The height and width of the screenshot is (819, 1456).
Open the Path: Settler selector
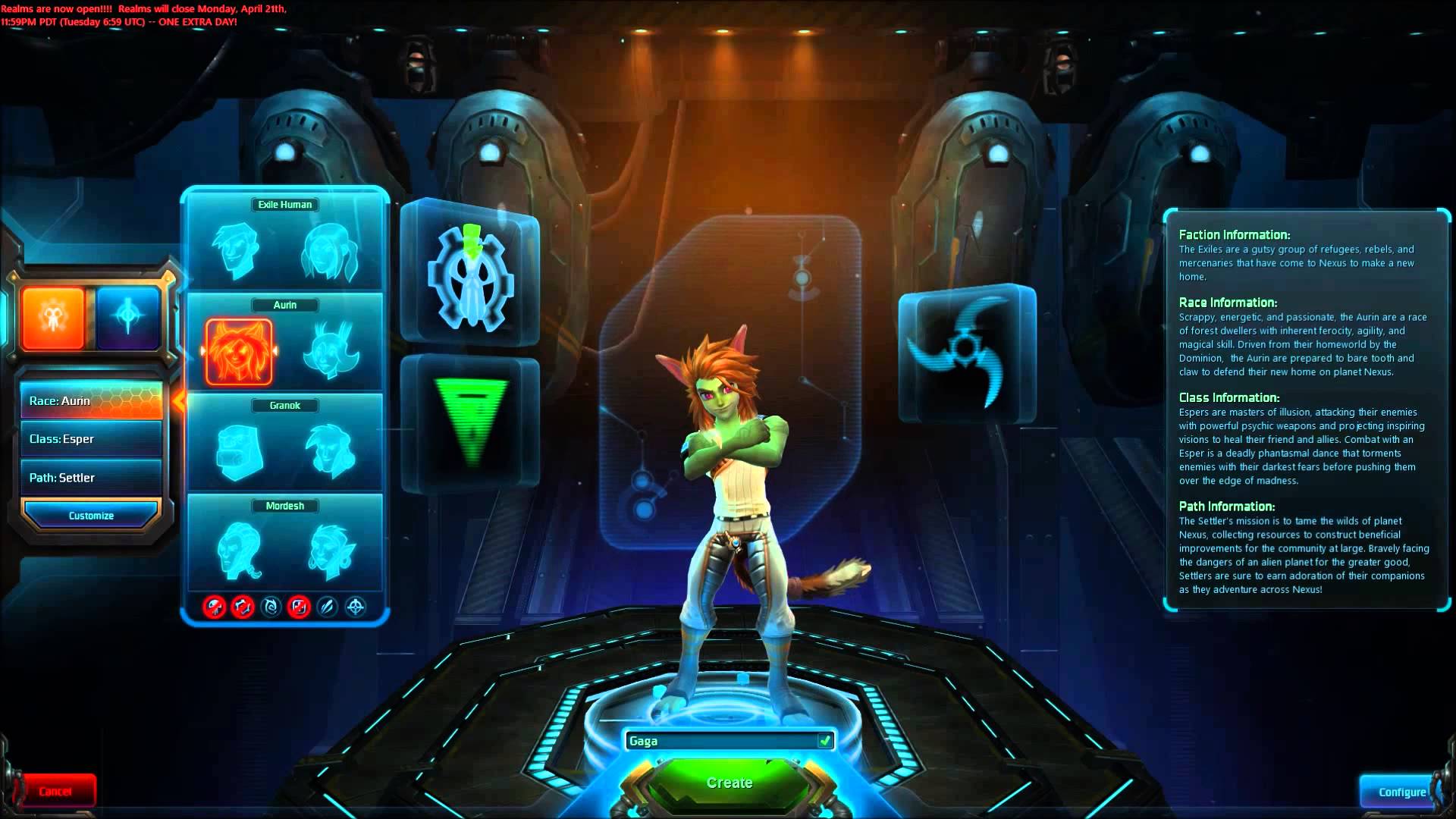[x=91, y=477]
